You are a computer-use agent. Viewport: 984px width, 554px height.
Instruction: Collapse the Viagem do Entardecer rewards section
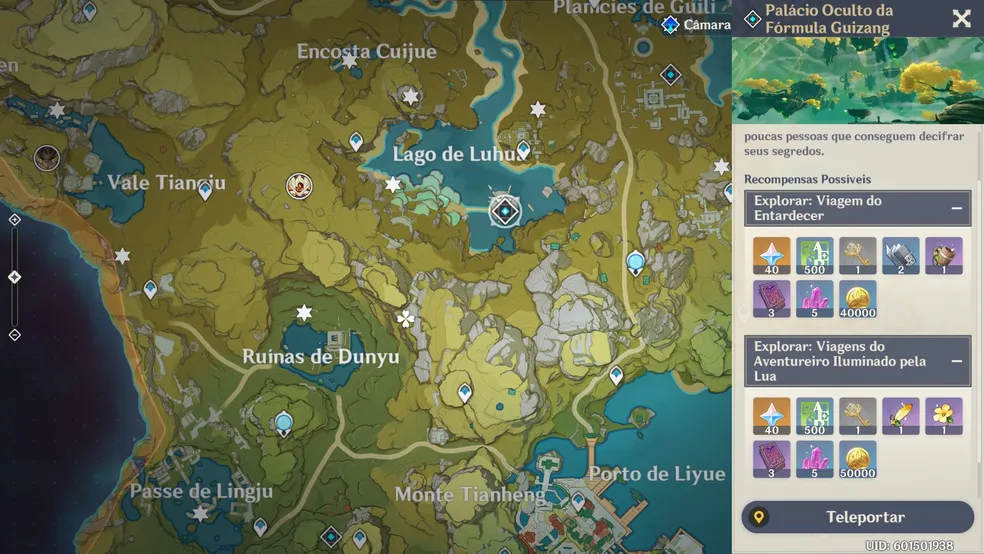(956, 208)
